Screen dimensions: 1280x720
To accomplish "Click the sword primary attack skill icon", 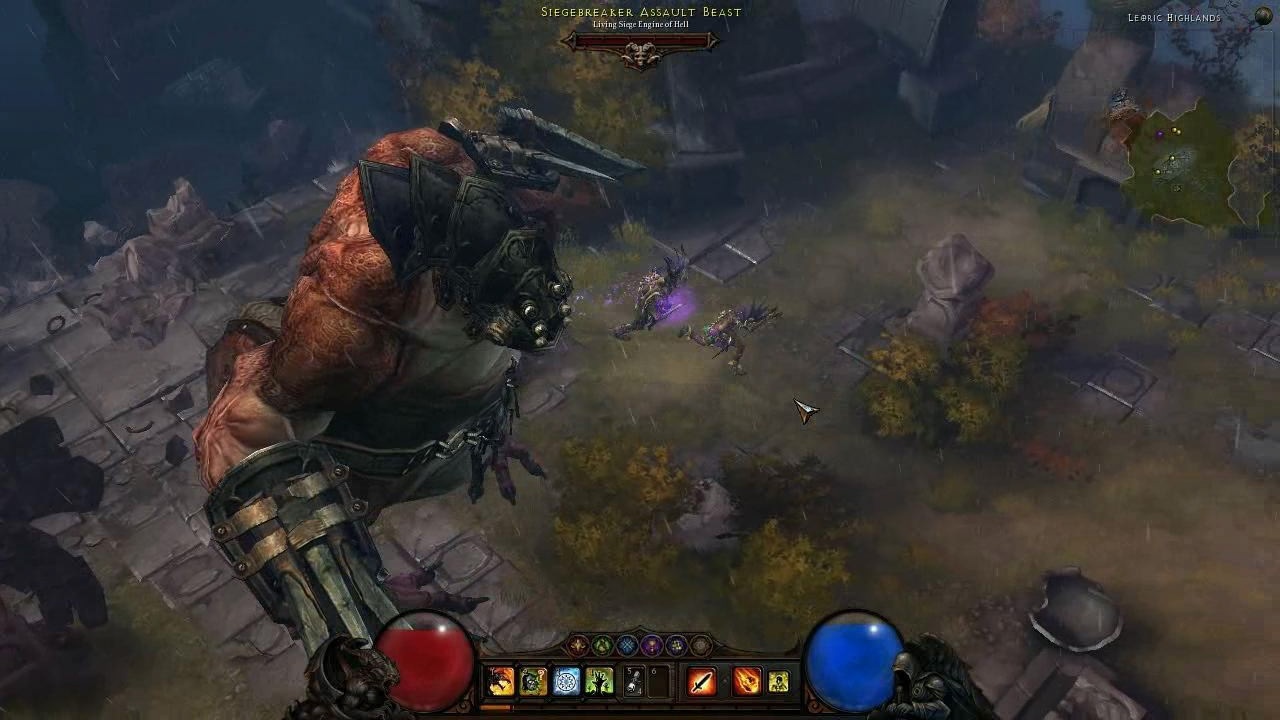I will [702, 680].
